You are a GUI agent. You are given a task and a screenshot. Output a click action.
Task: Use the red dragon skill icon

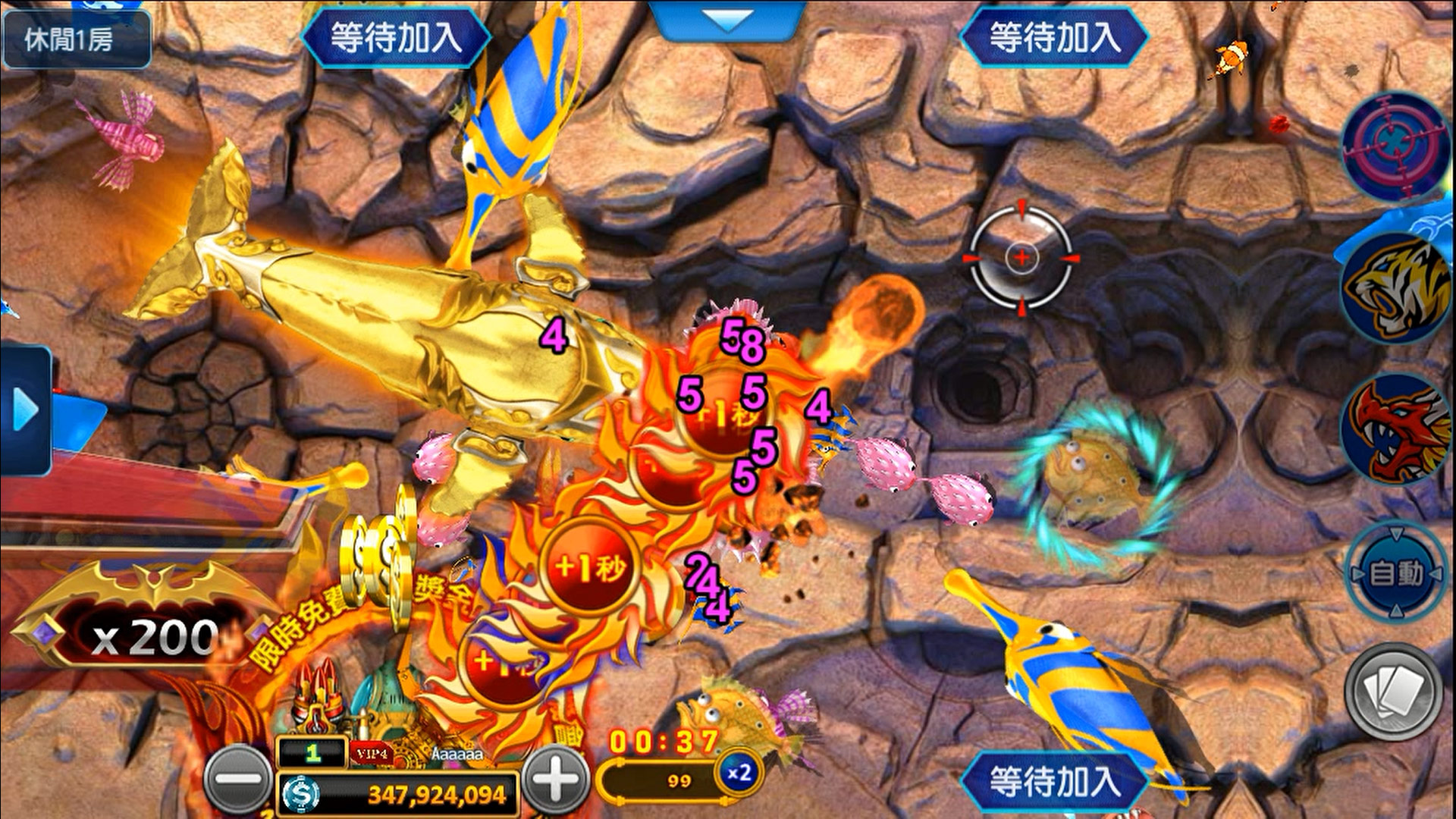tap(1394, 429)
